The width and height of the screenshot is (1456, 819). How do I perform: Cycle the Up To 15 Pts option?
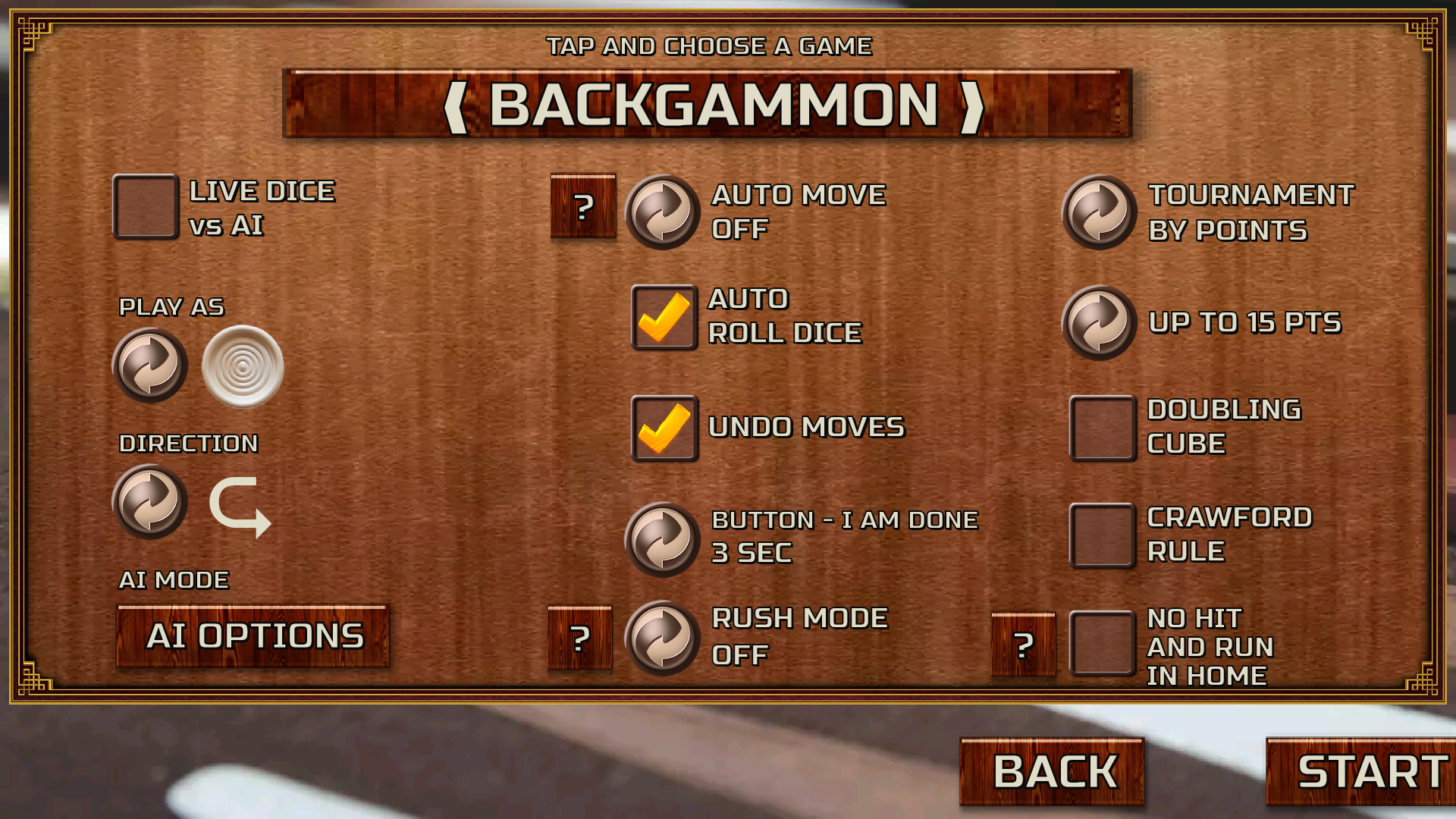[1100, 322]
